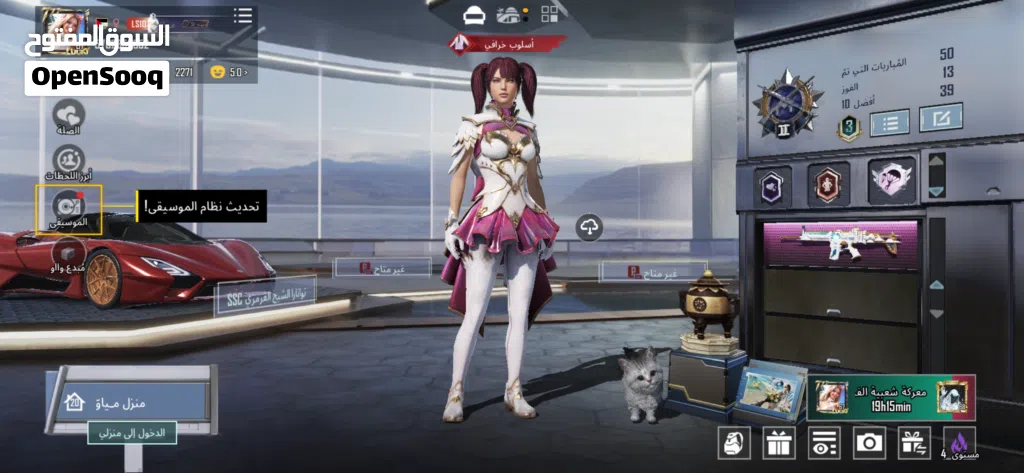Screen dimensions: 1024x473
Task: Open the gift exchange icon
Action: pyautogui.click(x=913, y=441)
